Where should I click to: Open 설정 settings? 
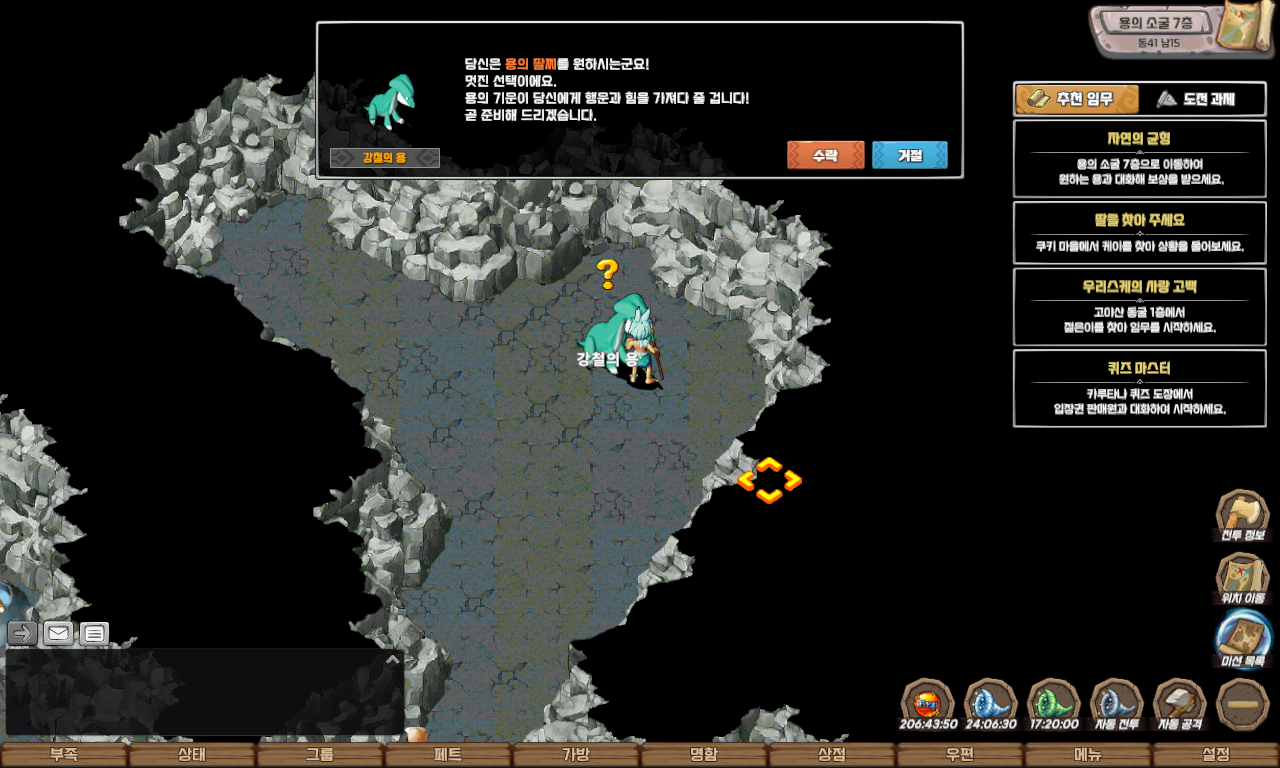point(1216,755)
